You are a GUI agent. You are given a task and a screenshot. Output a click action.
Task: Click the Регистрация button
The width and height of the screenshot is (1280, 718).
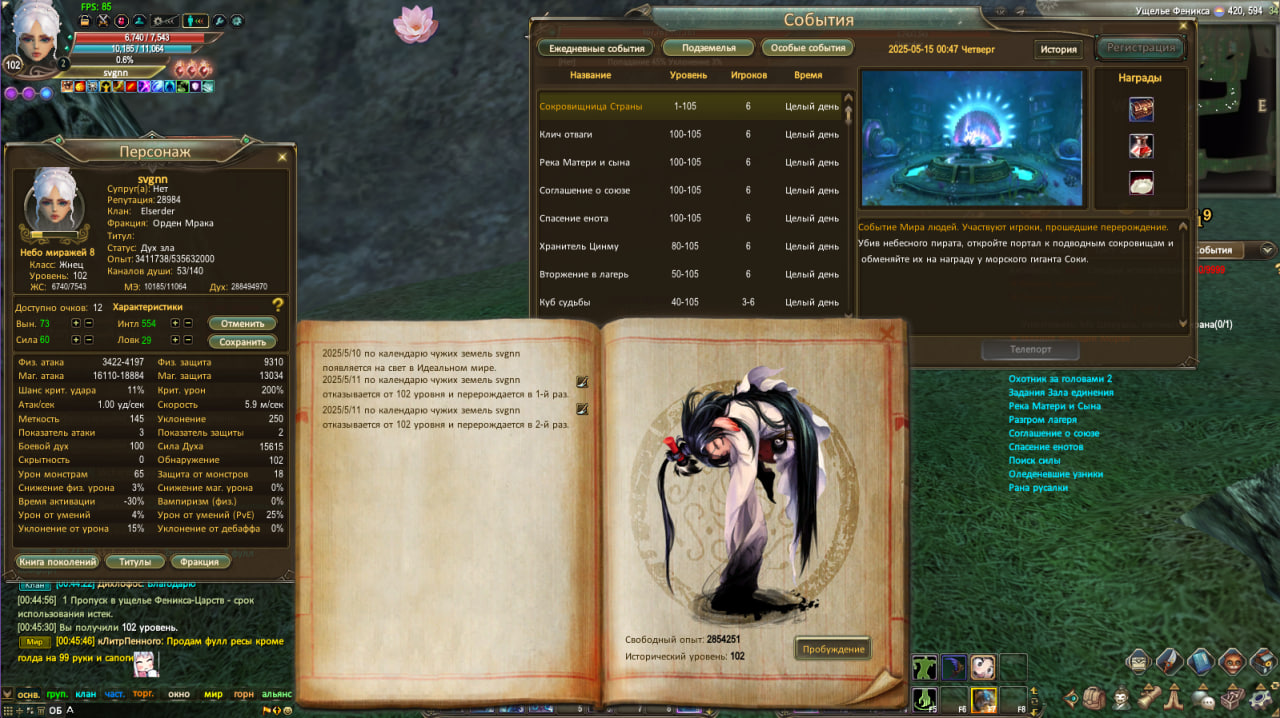[x=1140, y=47]
